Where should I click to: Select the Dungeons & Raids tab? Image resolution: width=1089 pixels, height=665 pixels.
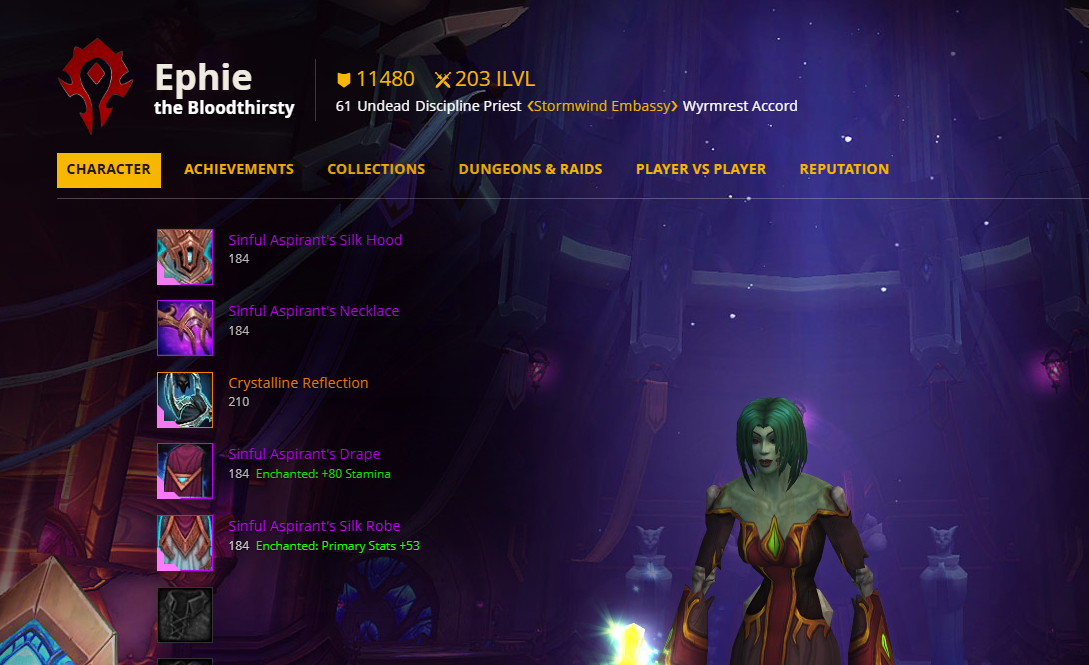tap(530, 170)
